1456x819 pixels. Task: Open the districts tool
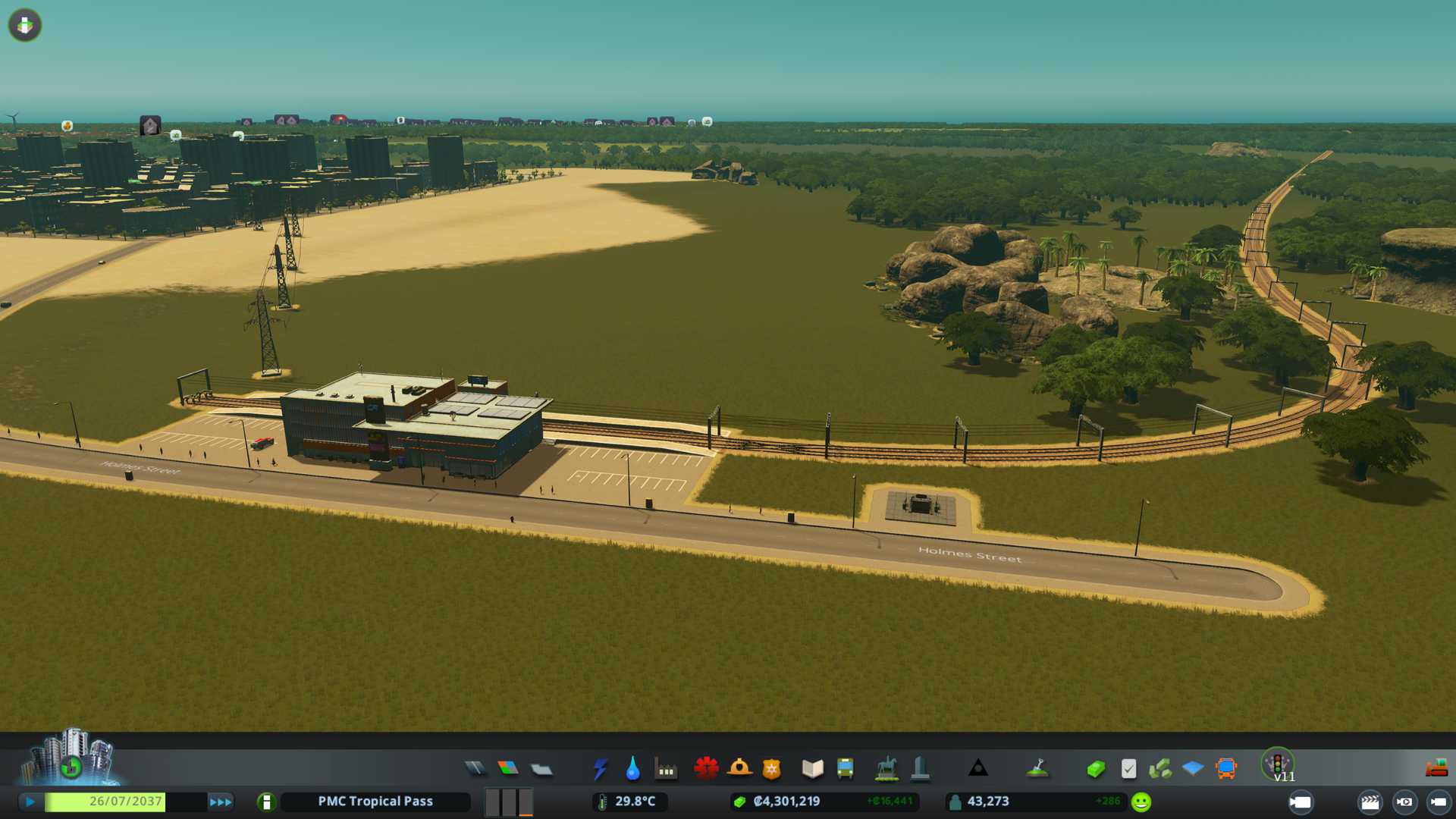click(541, 769)
